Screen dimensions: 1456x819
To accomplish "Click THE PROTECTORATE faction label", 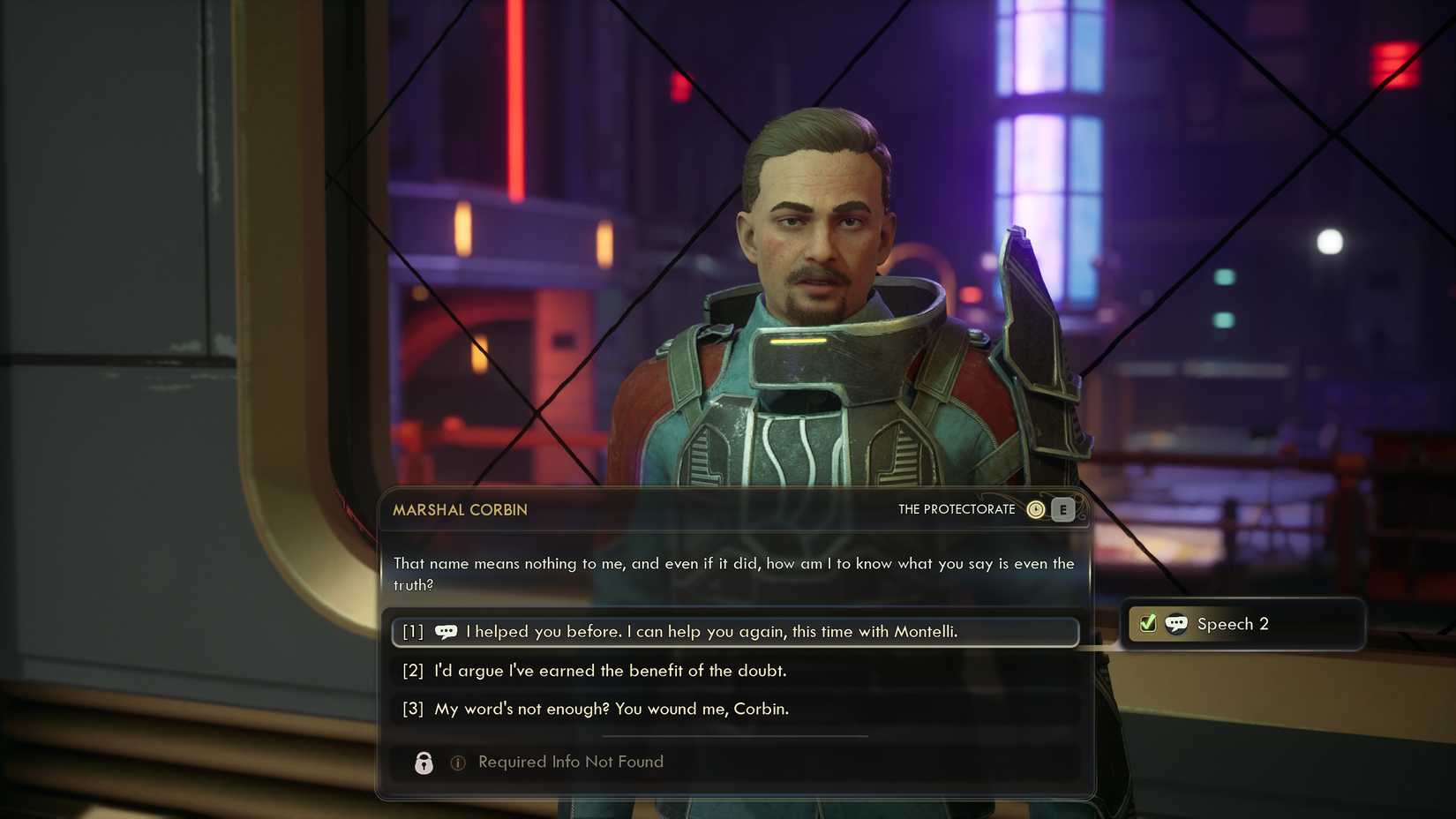I will 957,509.
